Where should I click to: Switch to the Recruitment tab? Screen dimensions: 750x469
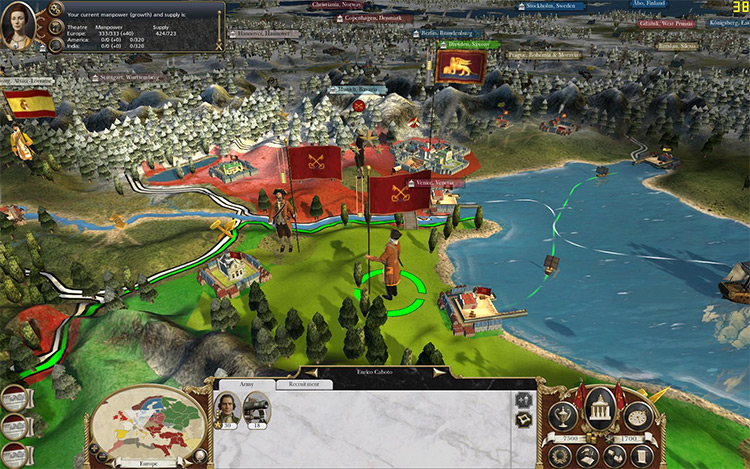pyautogui.click(x=304, y=384)
